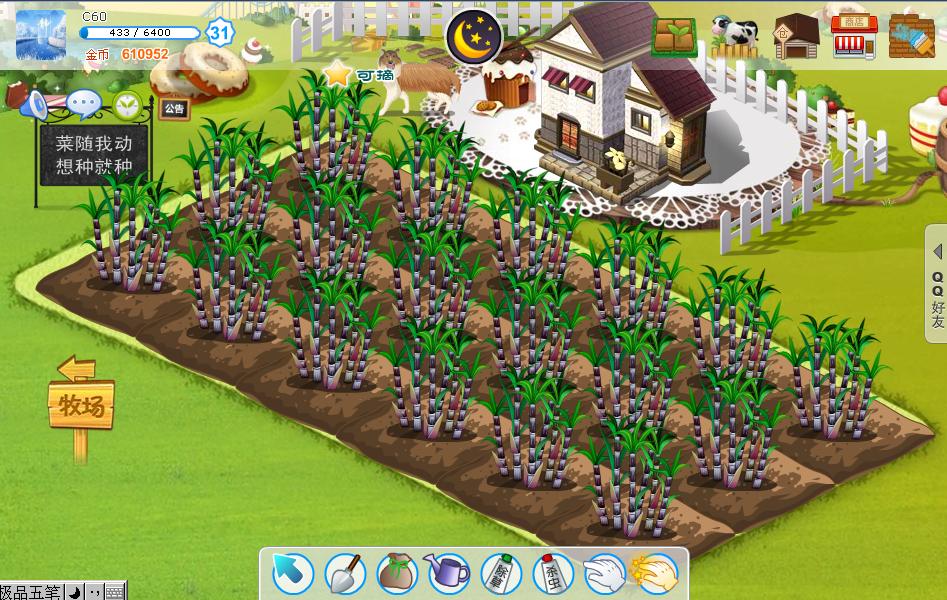The height and width of the screenshot is (600, 947).
Task: Click the 牧场 wooden signpost
Action: click(x=81, y=405)
